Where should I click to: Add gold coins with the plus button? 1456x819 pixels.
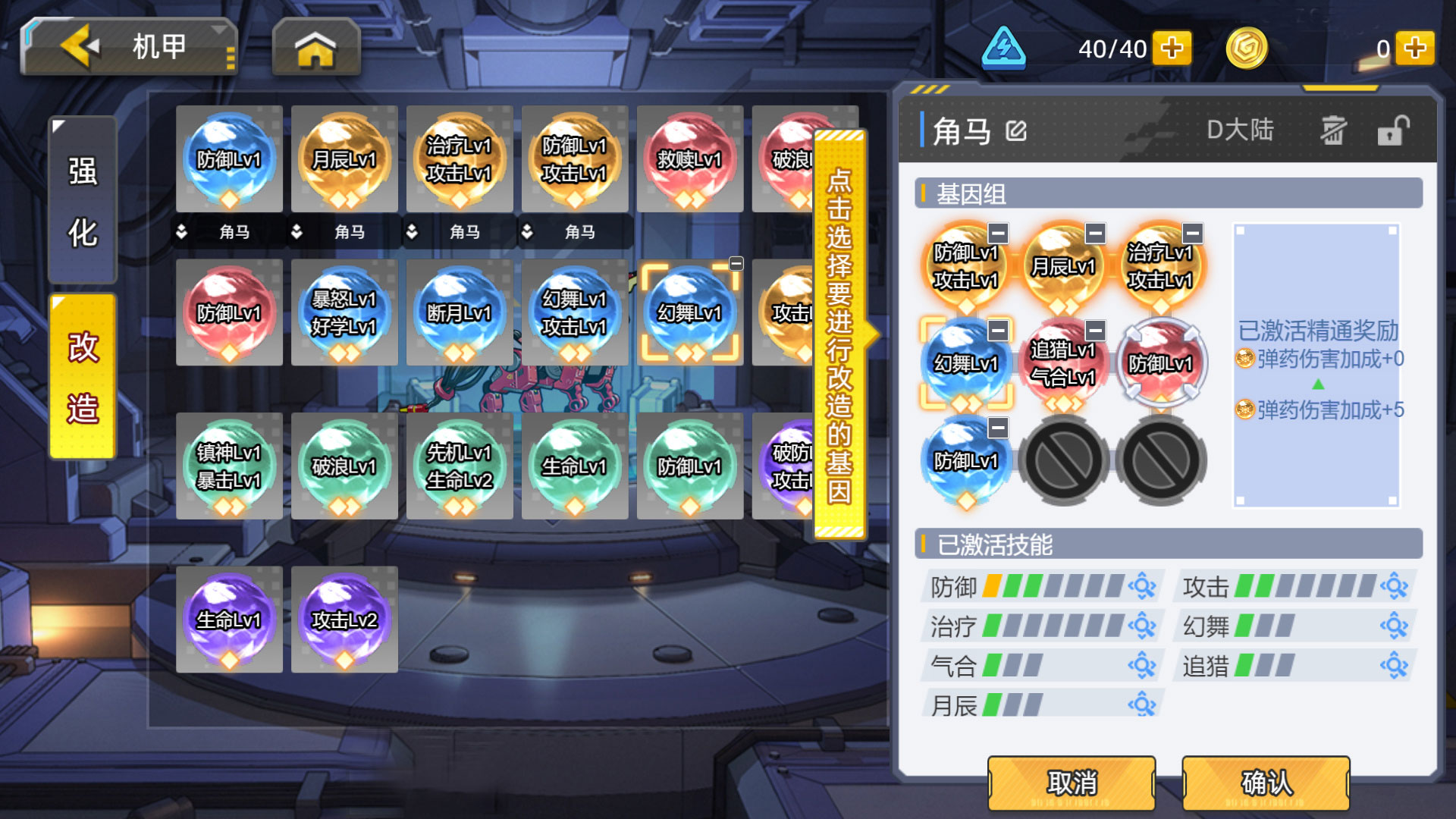pos(1414,49)
